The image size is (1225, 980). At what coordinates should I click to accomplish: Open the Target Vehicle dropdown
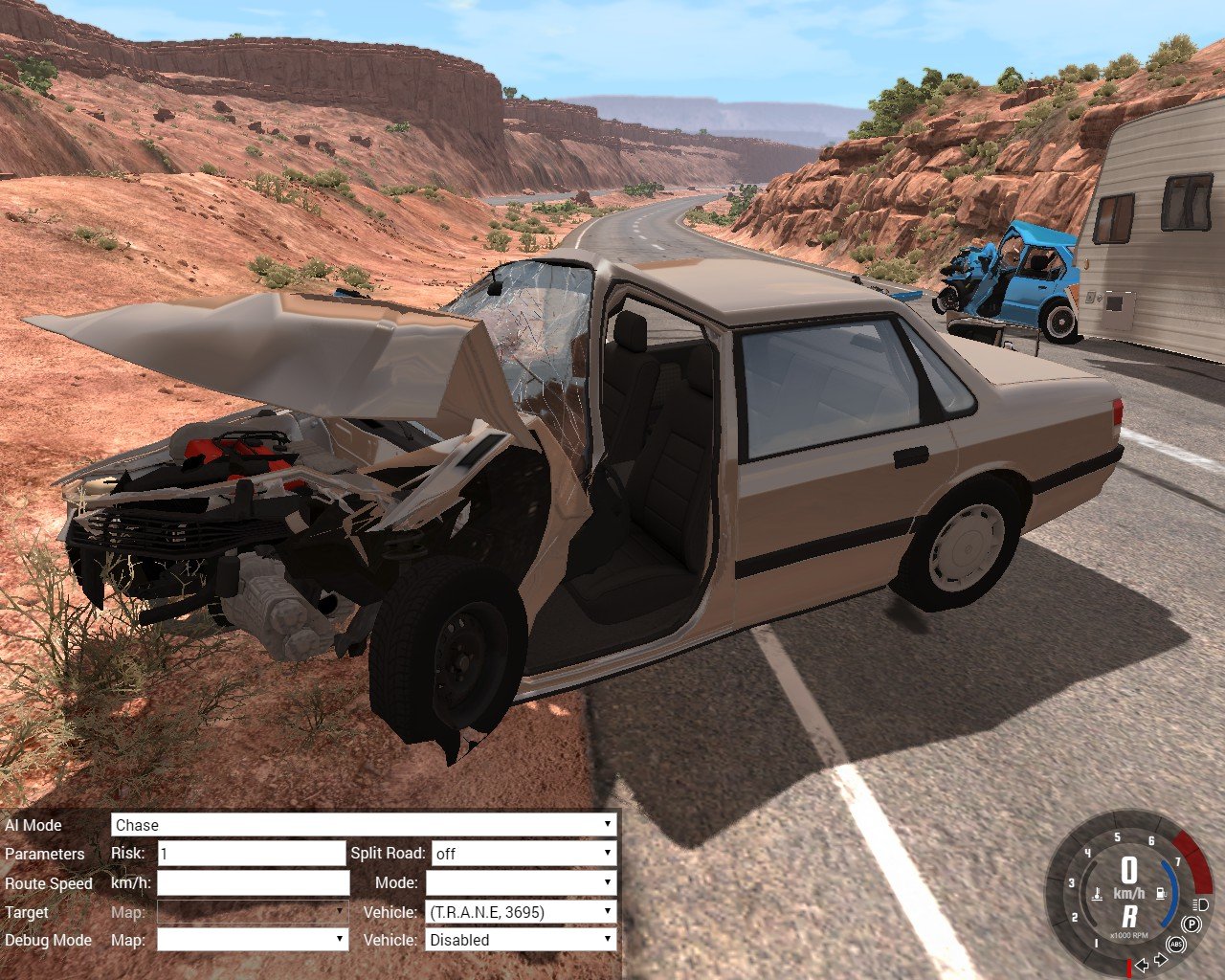(521, 912)
